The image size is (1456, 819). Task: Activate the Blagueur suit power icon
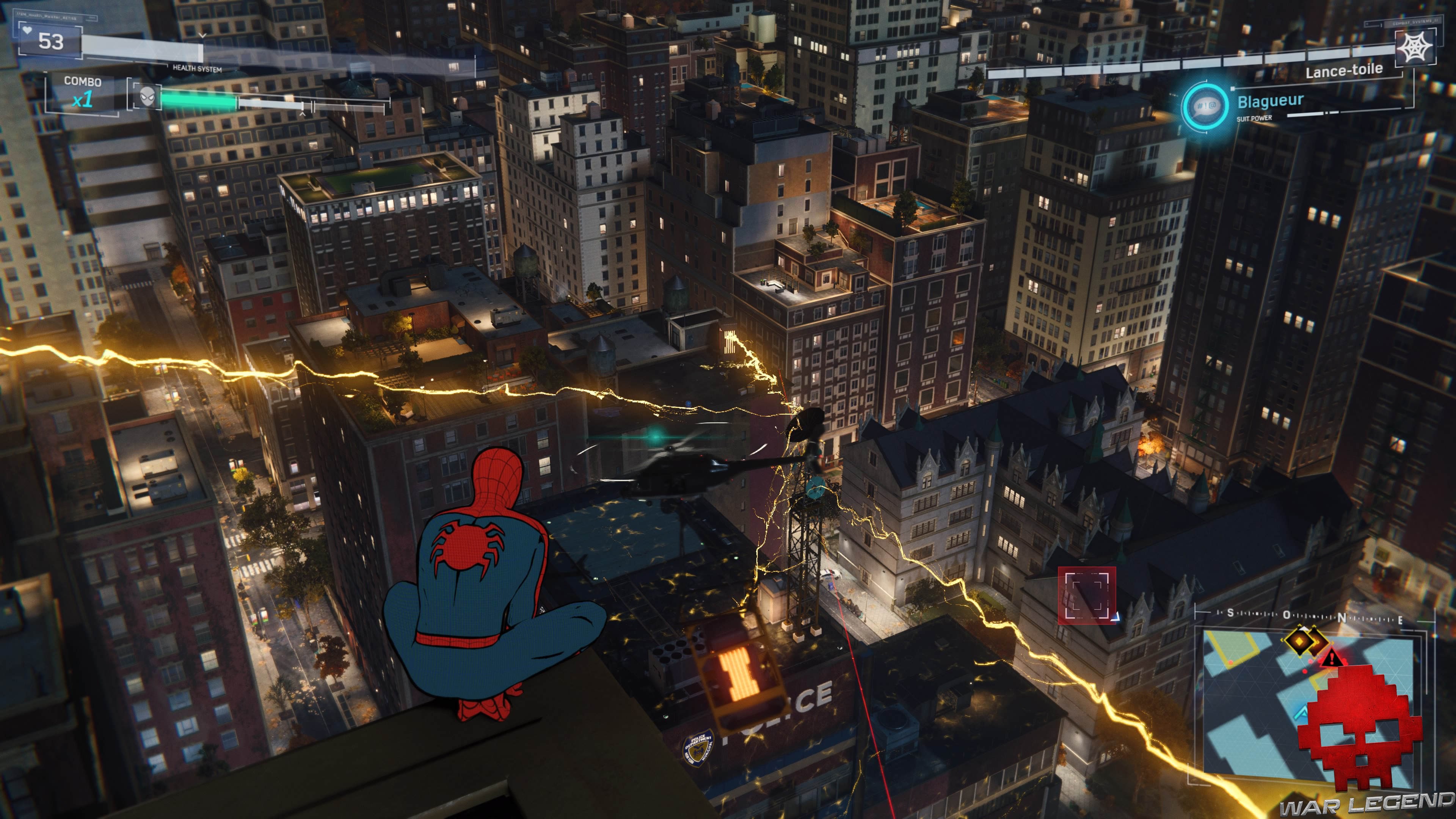[1206, 107]
